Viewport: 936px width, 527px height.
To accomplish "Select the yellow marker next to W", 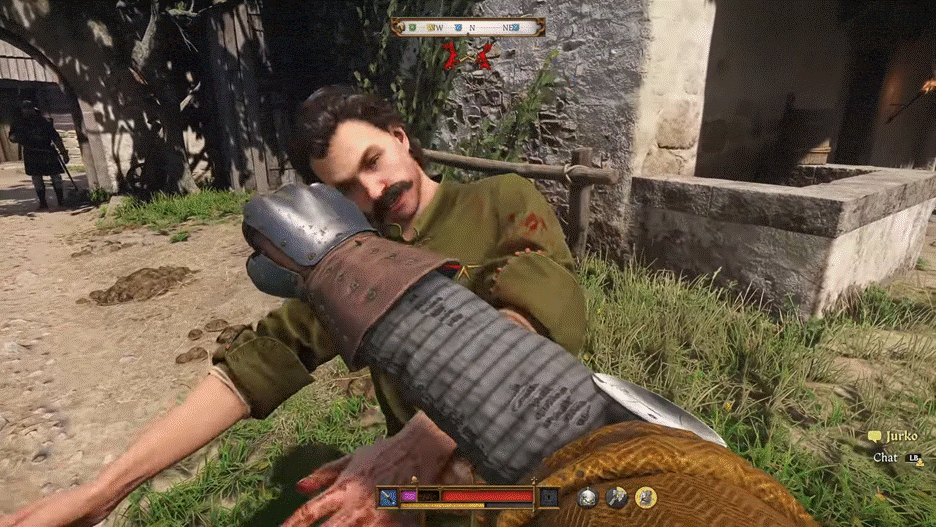I will [432, 27].
